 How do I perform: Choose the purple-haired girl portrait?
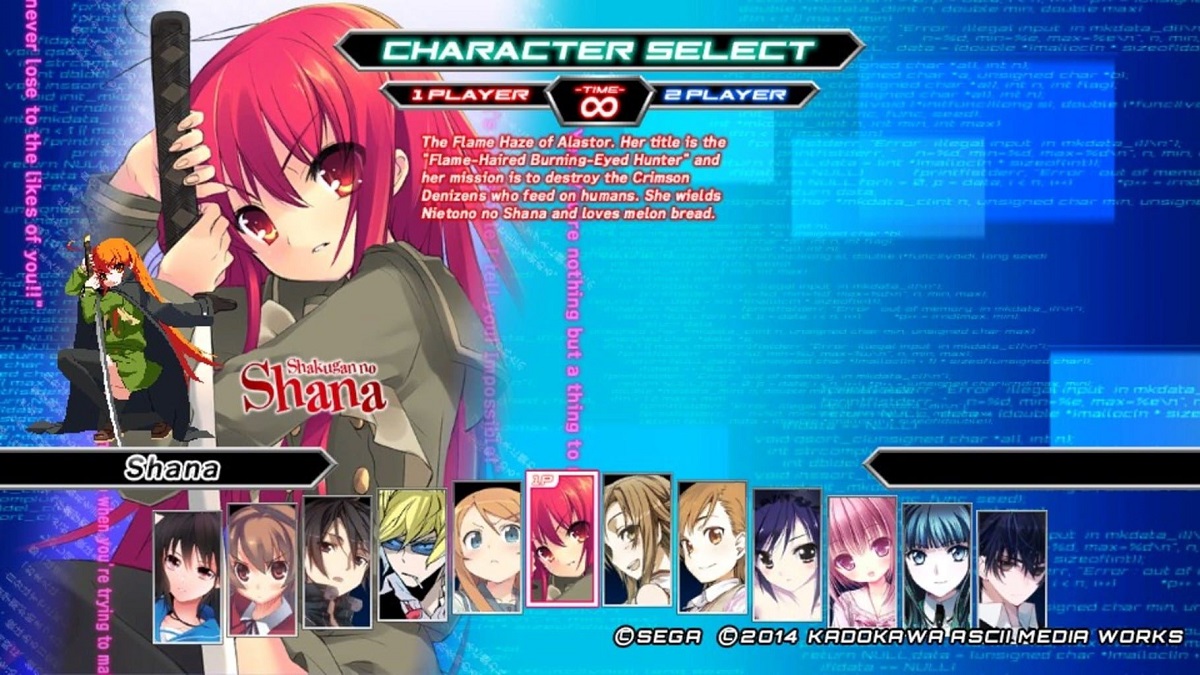click(787, 555)
